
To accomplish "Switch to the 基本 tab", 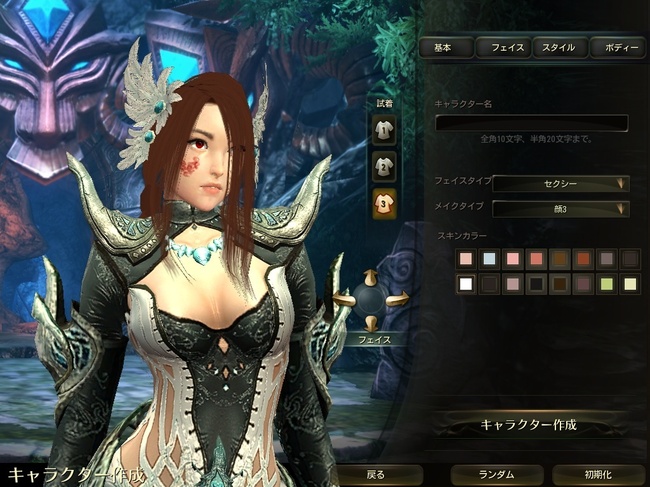I will point(445,47).
